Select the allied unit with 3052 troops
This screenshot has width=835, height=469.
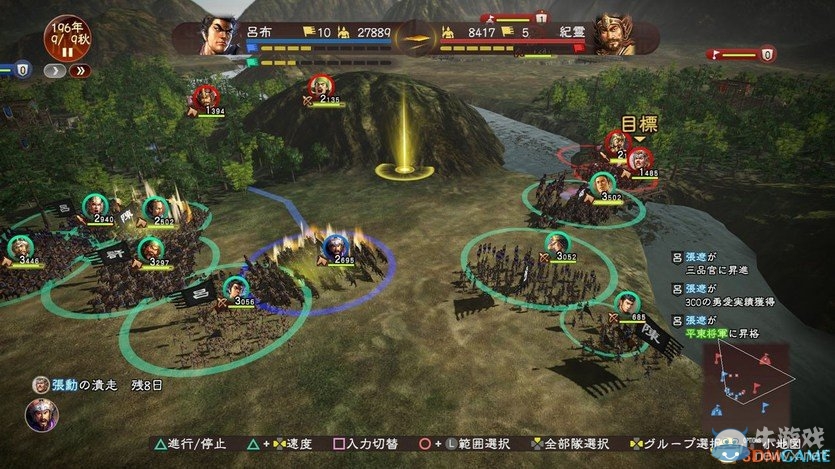point(555,242)
